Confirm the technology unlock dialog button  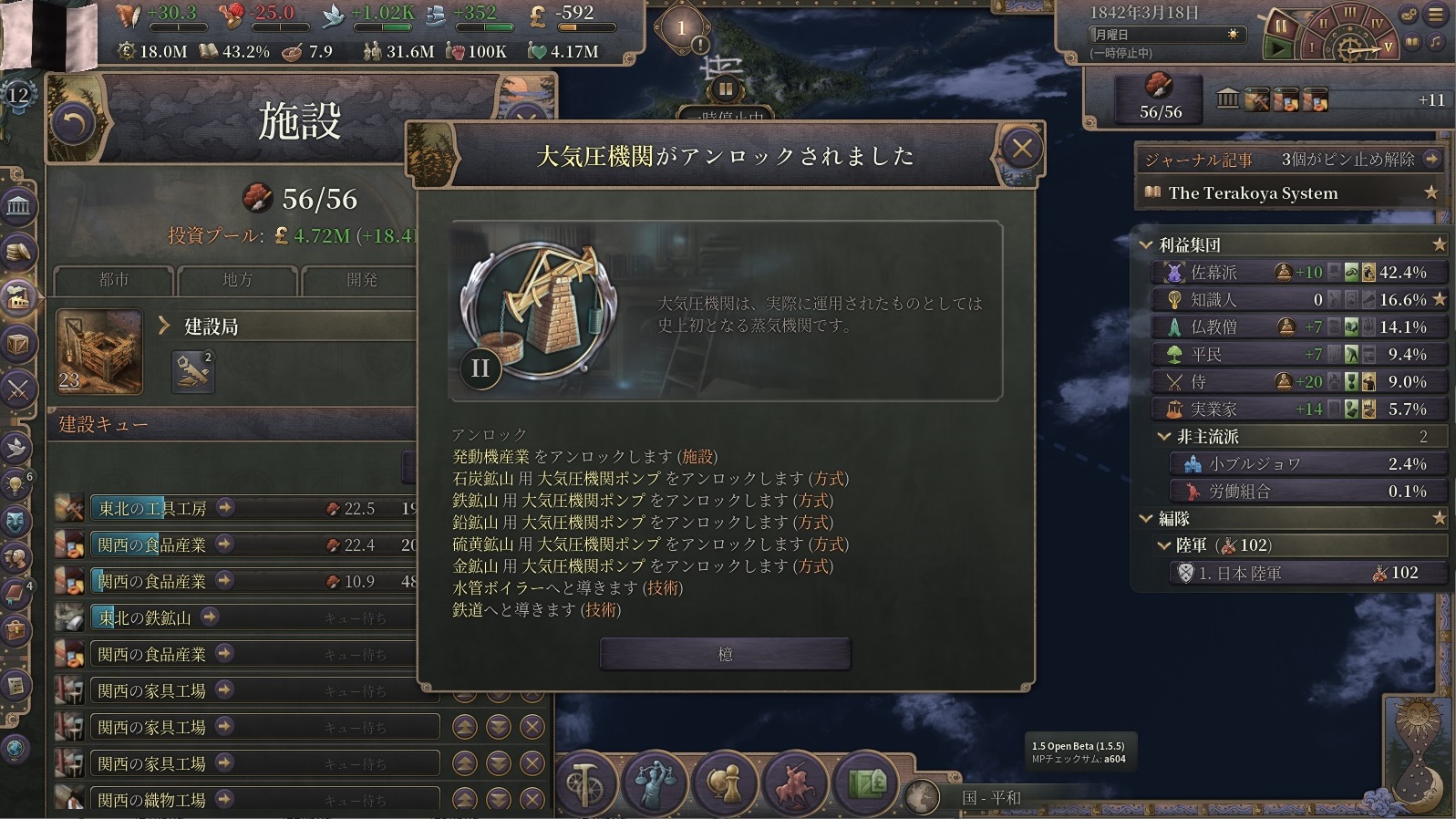[x=725, y=654]
